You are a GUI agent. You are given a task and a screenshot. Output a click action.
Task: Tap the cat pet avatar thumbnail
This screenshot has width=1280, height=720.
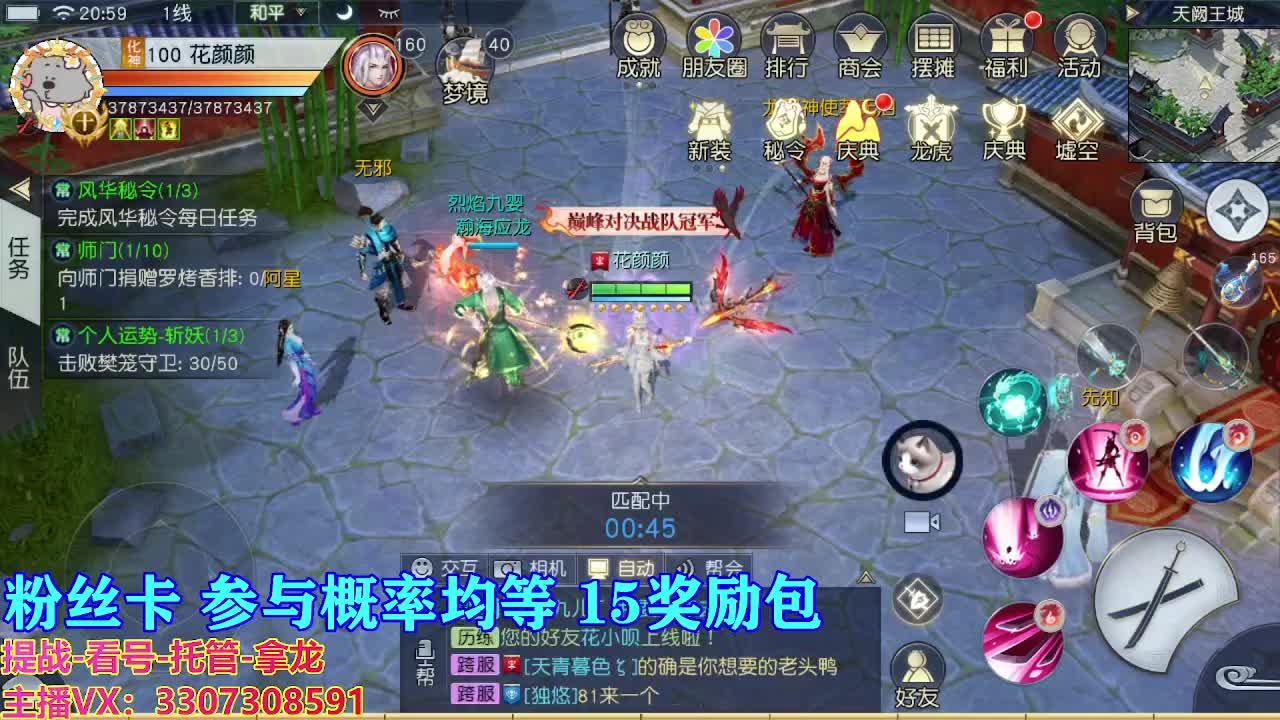[921, 461]
